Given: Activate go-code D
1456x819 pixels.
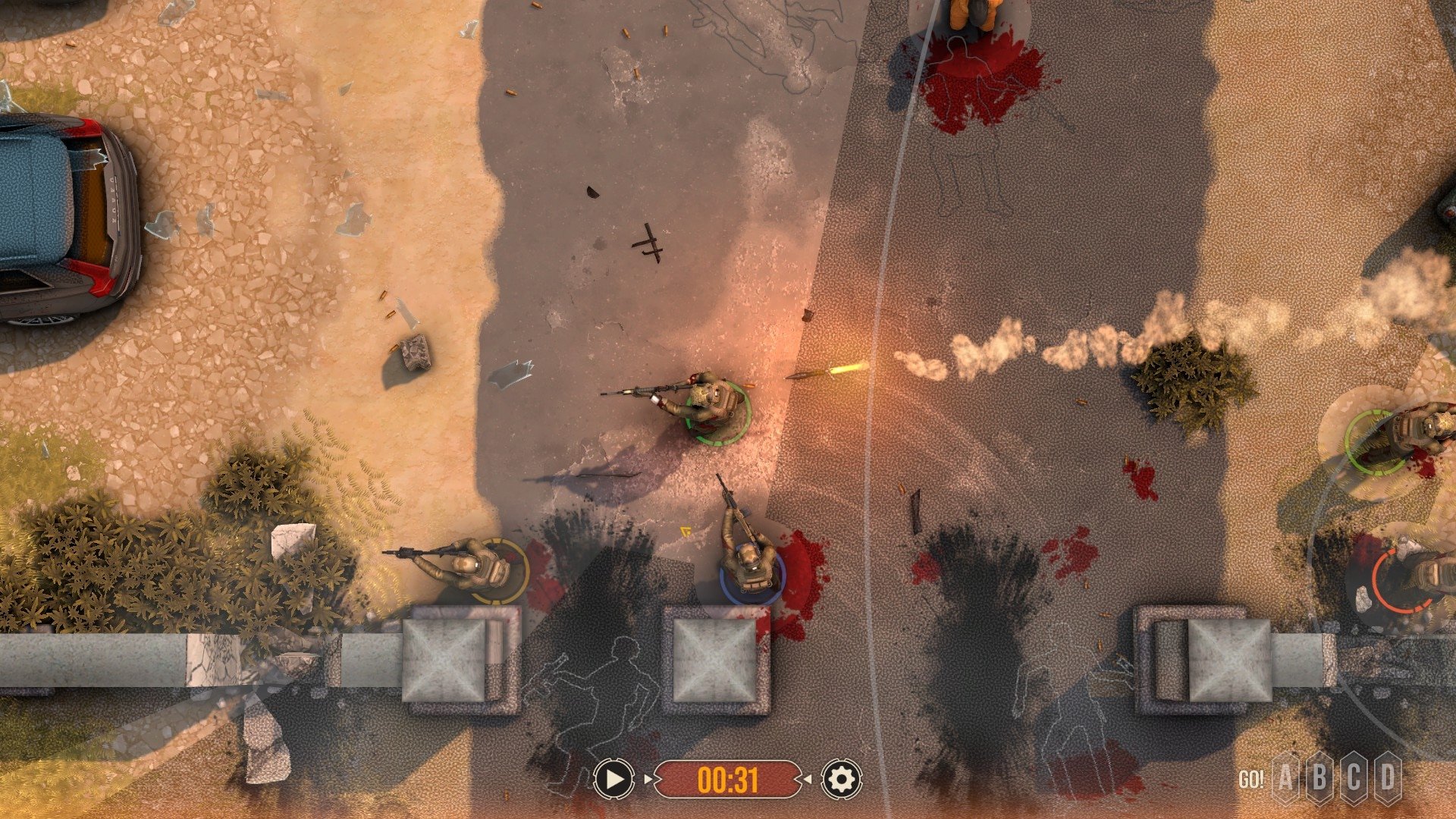Looking at the screenshot, I should tap(1388, 778).
